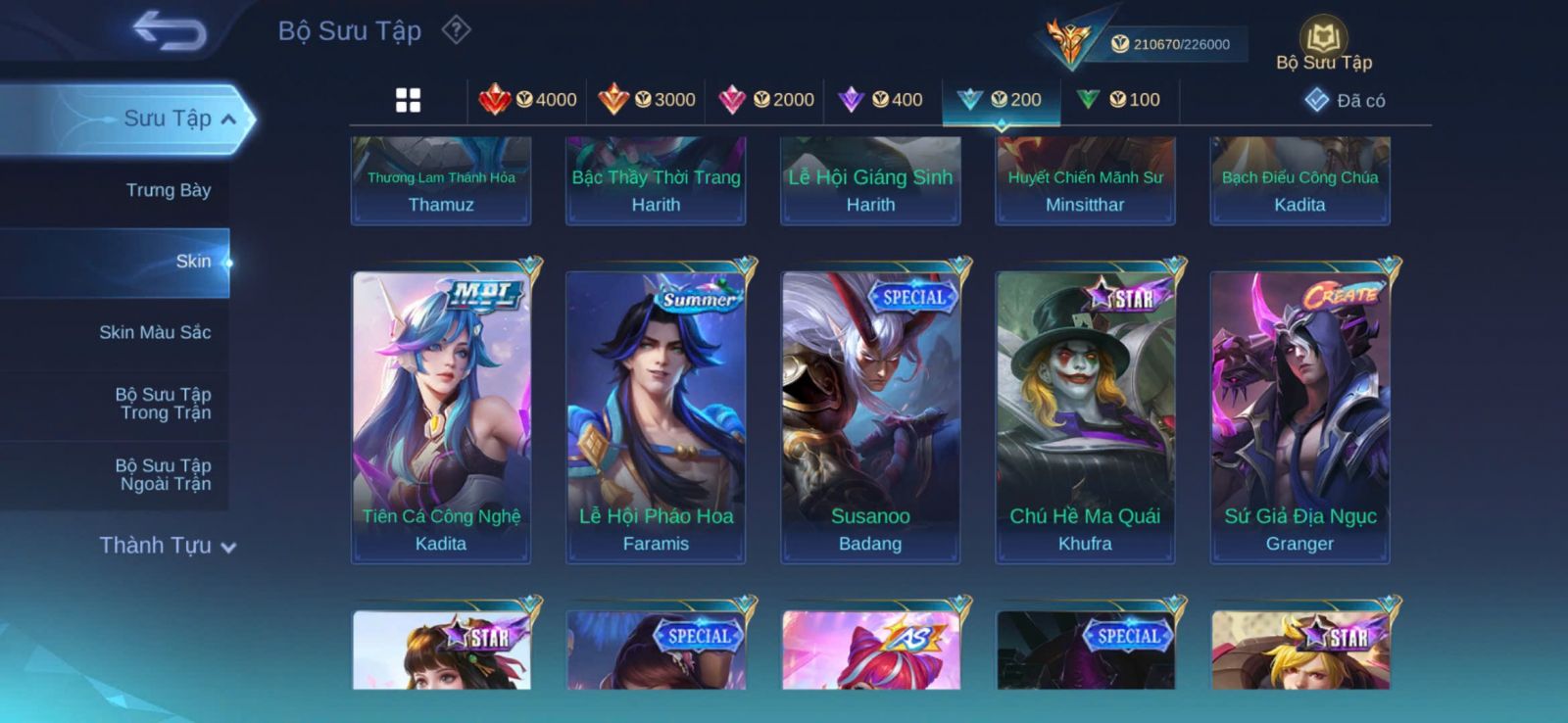Filter skins by the 4000 tier

pyautogui.click(x=528, y=100)
